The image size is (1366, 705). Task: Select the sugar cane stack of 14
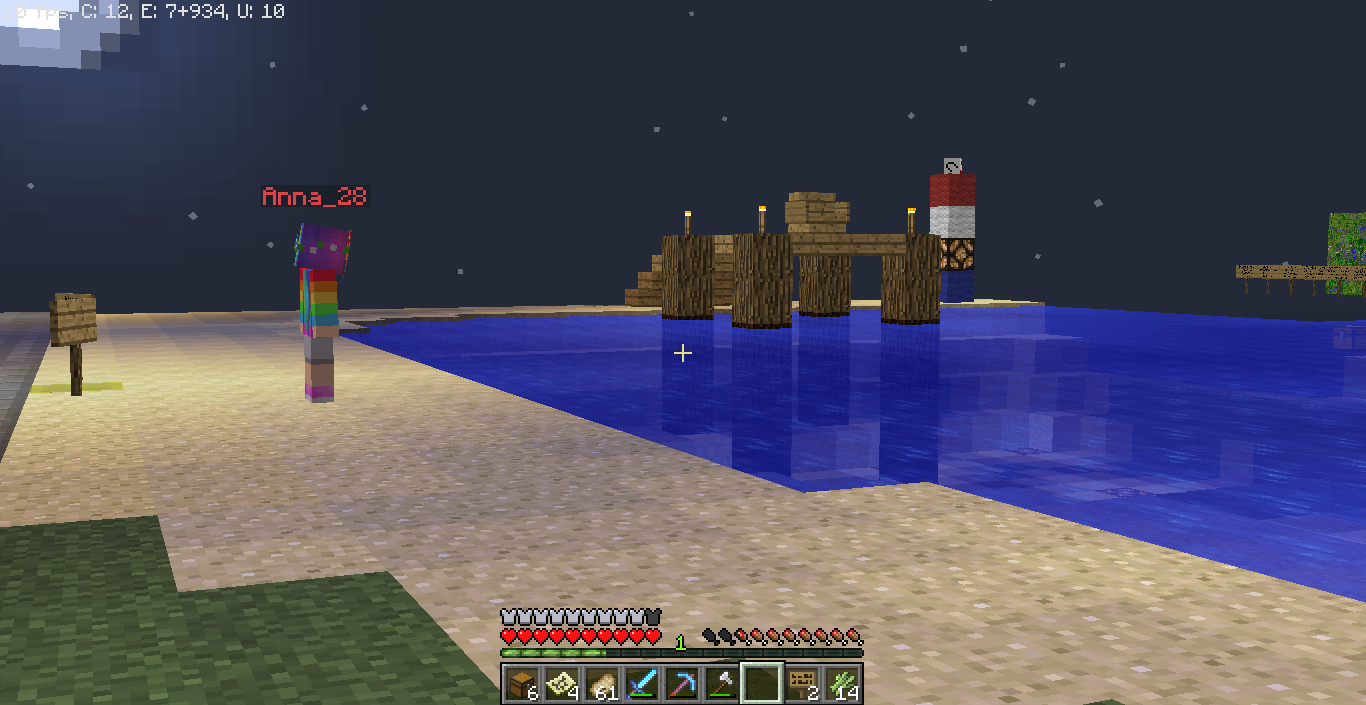(842, 684)
